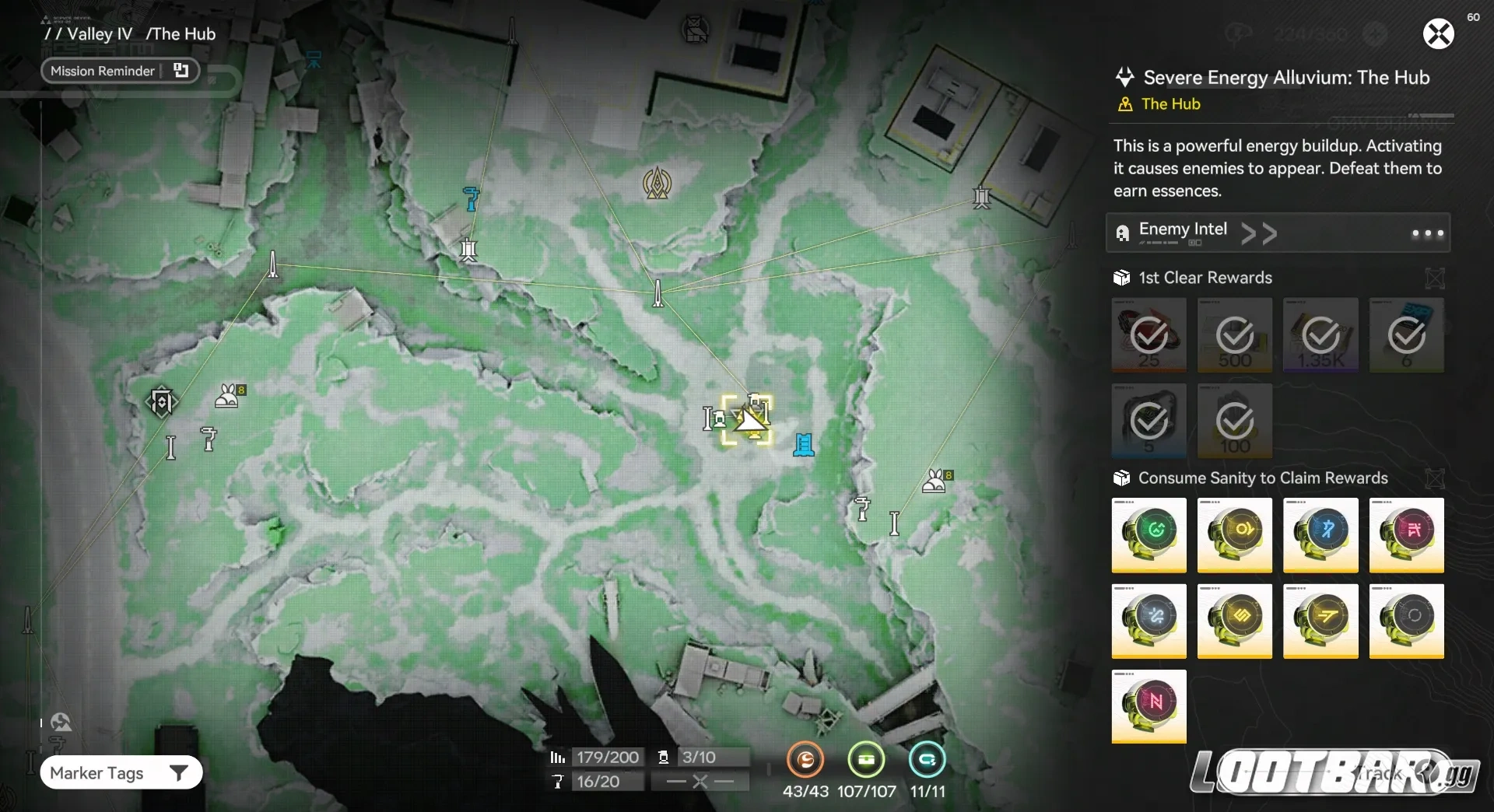The height and width of the screenshot is (812, 1494).
Task: Expand the Mission Reminder panel icon
Action: pos(180,70)
